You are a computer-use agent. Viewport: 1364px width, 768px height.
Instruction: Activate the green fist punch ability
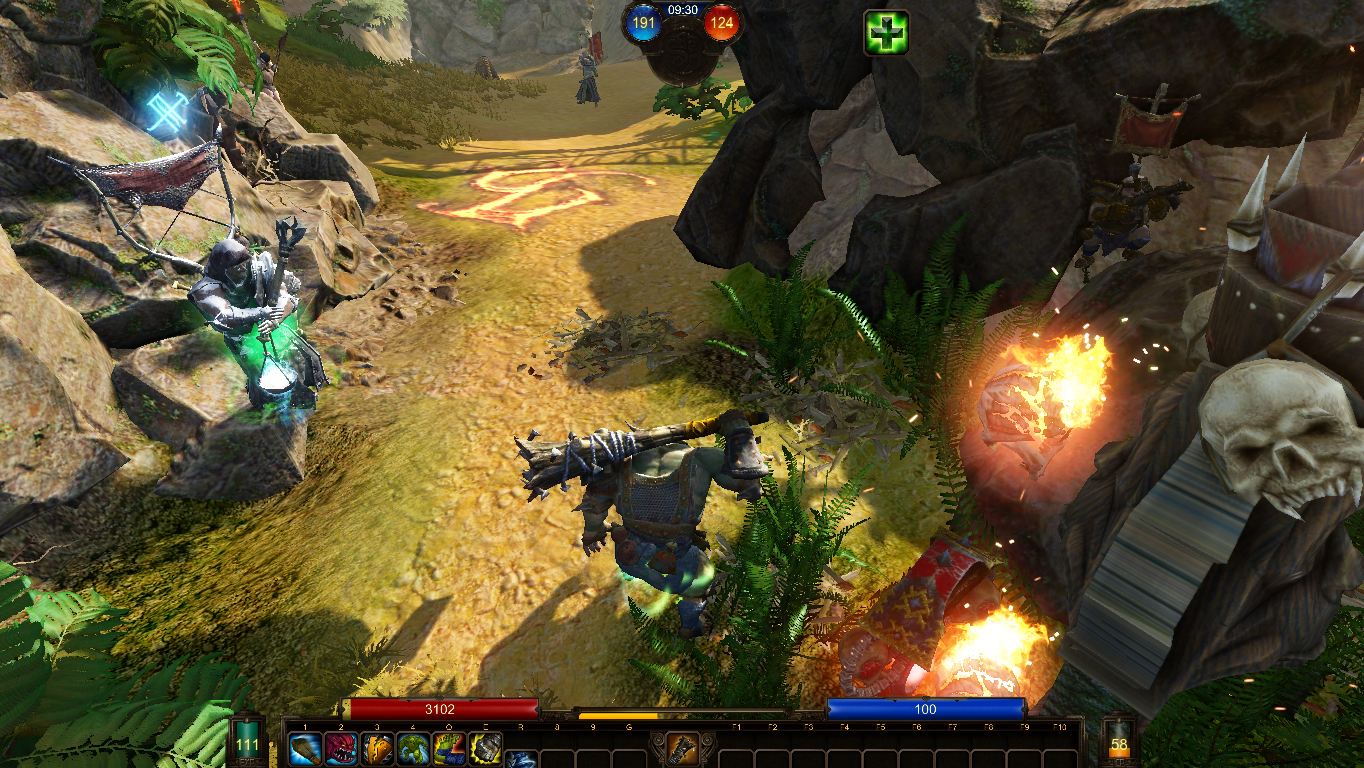449,749
